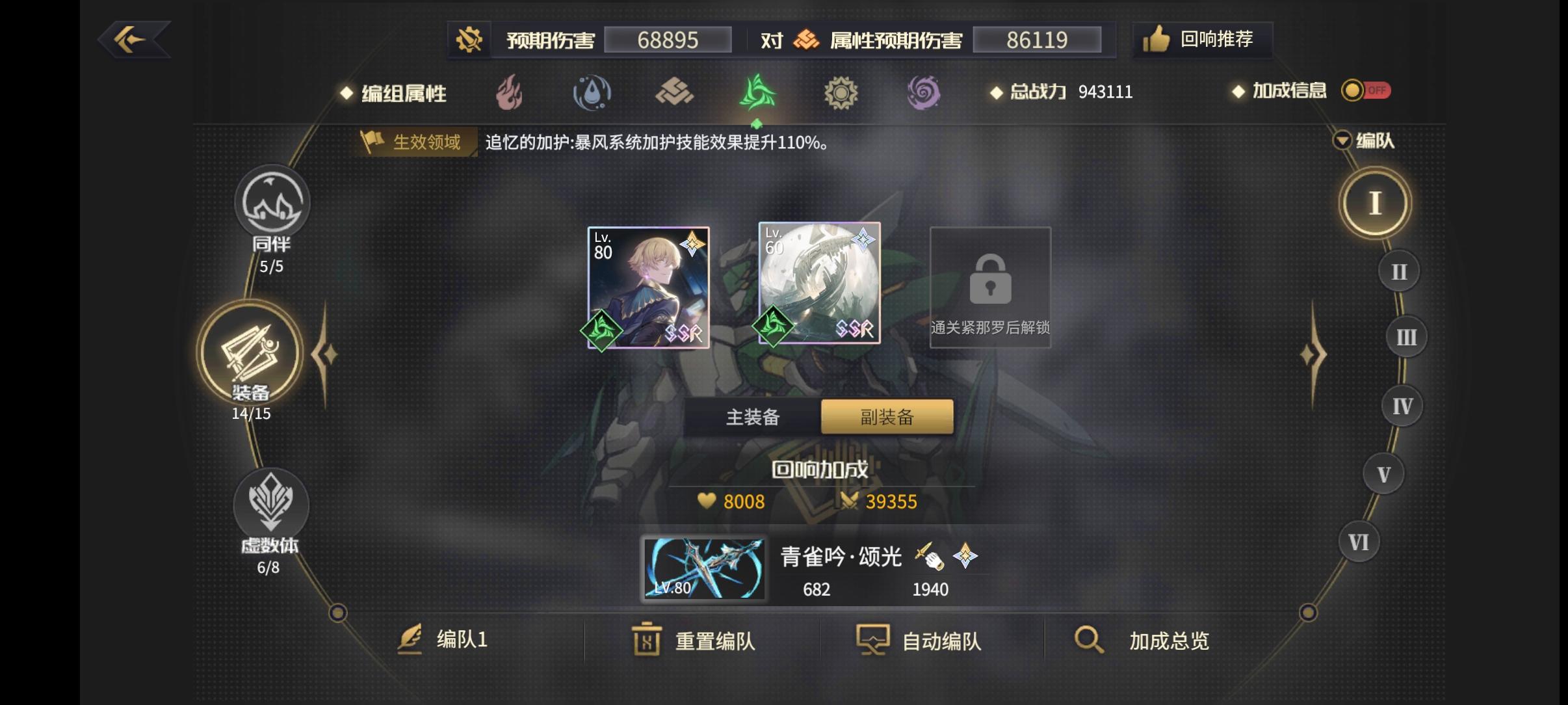The image size is (1568, 705).
Task: Select the green wind element filter icon
Action: pyautogui.click(x=757, y=93)
